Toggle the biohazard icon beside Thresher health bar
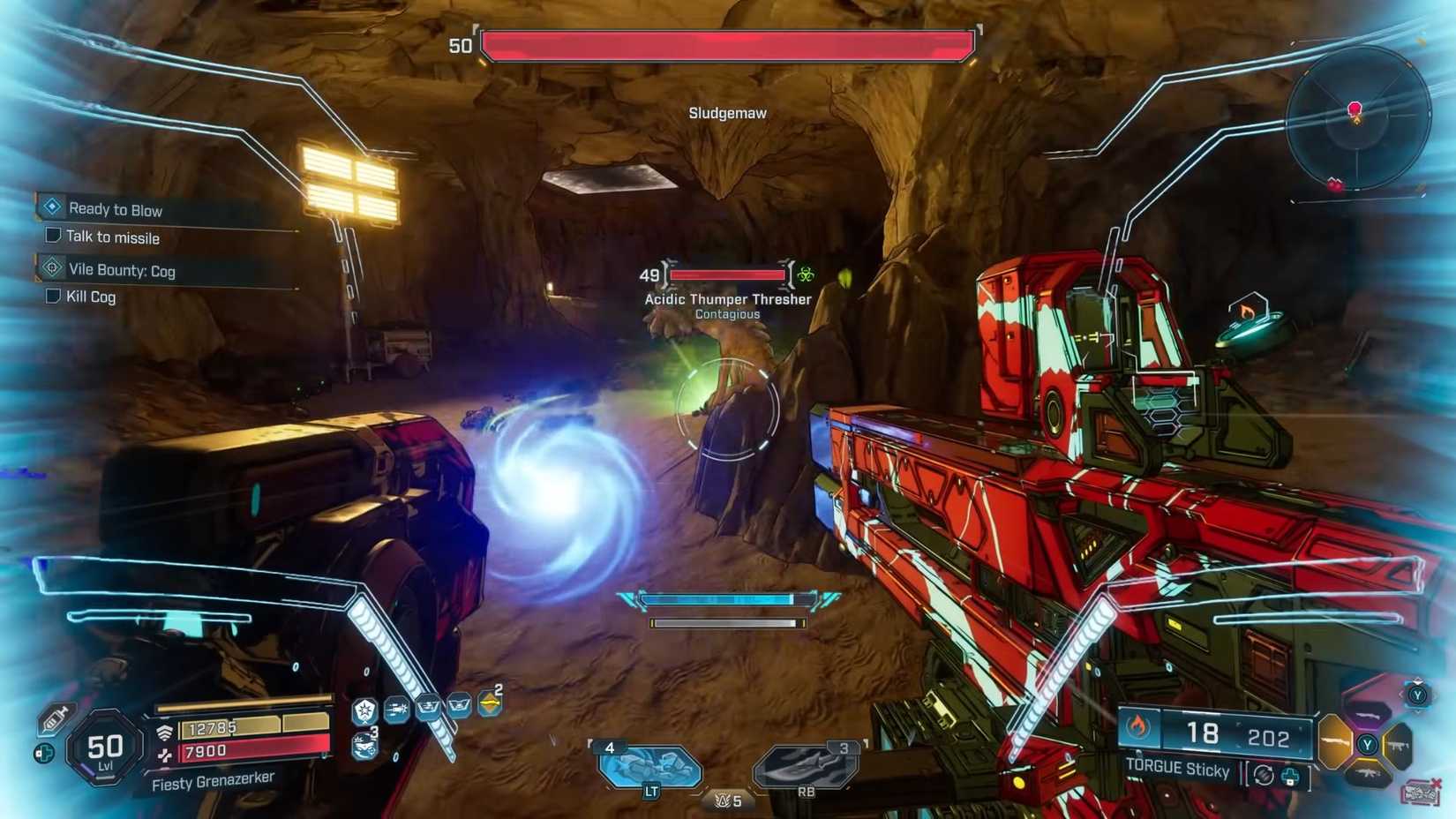 807,274
